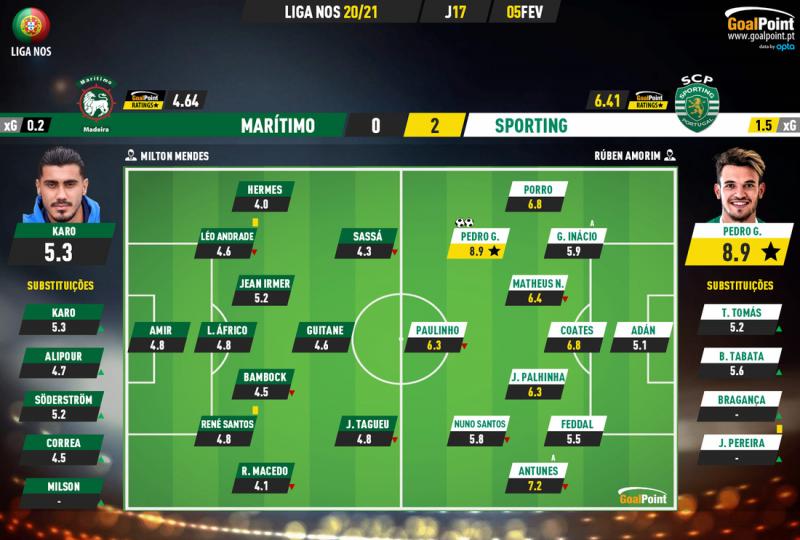Open substitute Alipour's row

[x=63, y=363]
